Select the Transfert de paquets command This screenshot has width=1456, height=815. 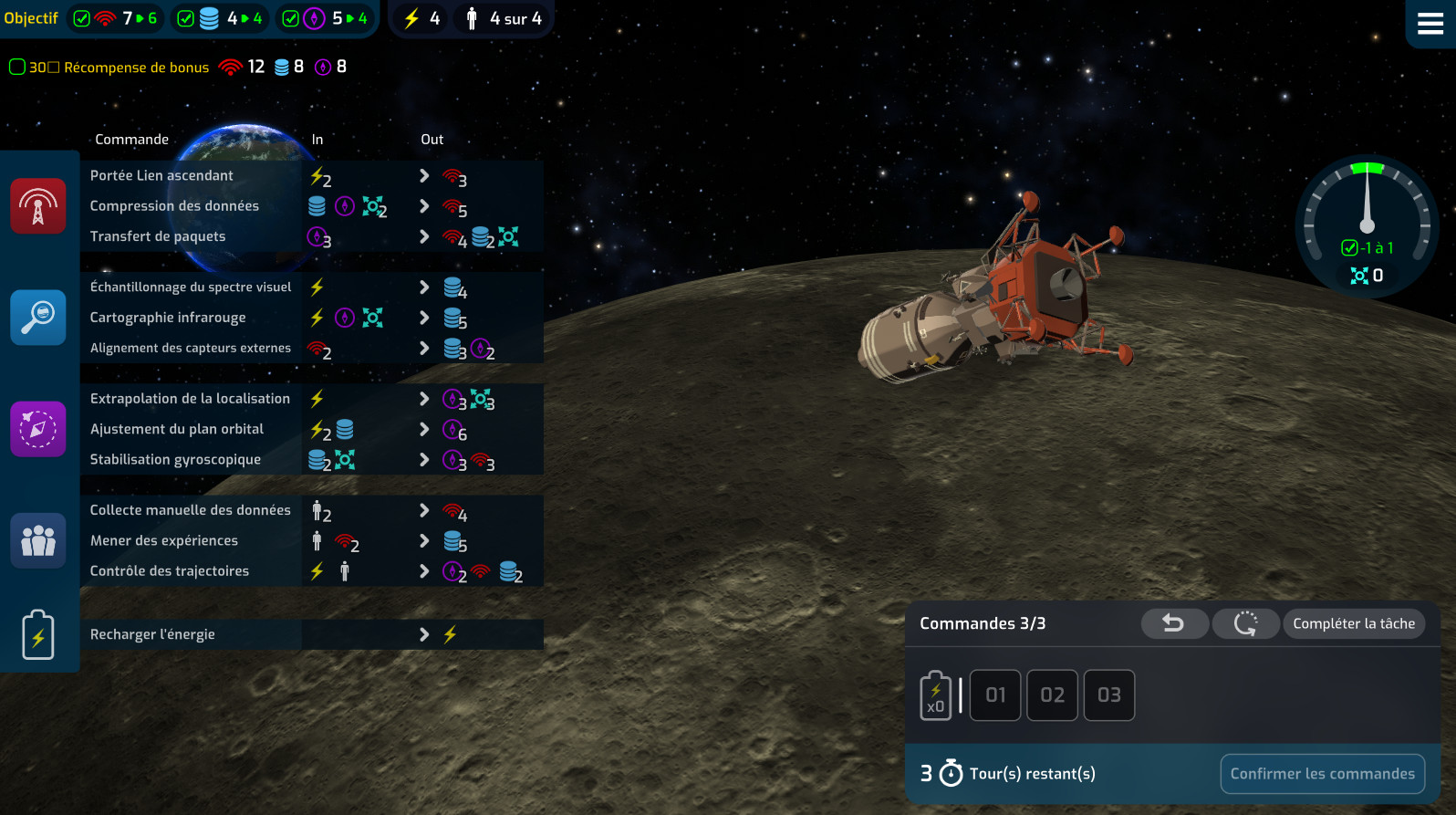pos(158,236)
